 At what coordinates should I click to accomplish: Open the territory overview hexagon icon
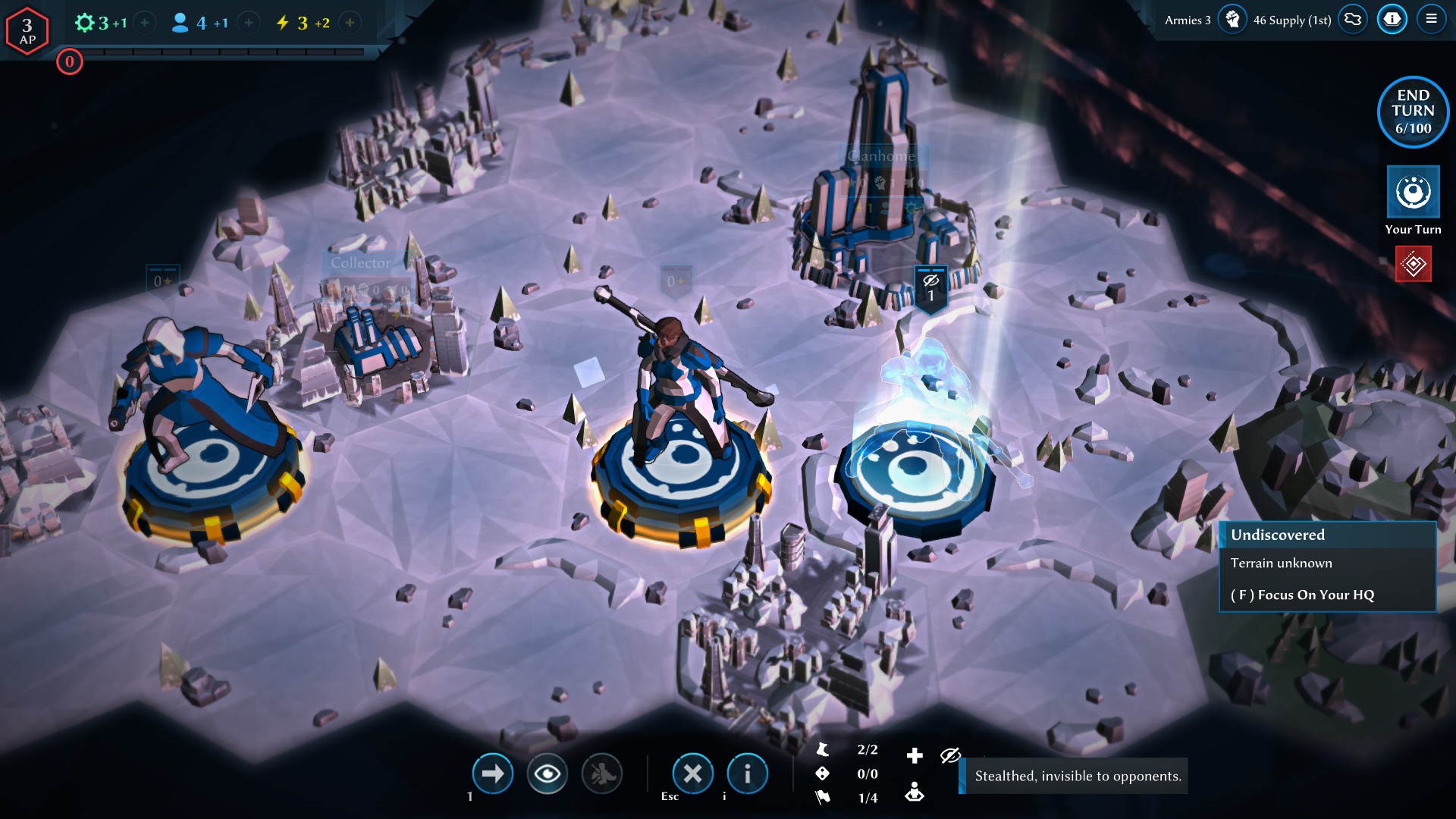click(x=1352, y=19)
